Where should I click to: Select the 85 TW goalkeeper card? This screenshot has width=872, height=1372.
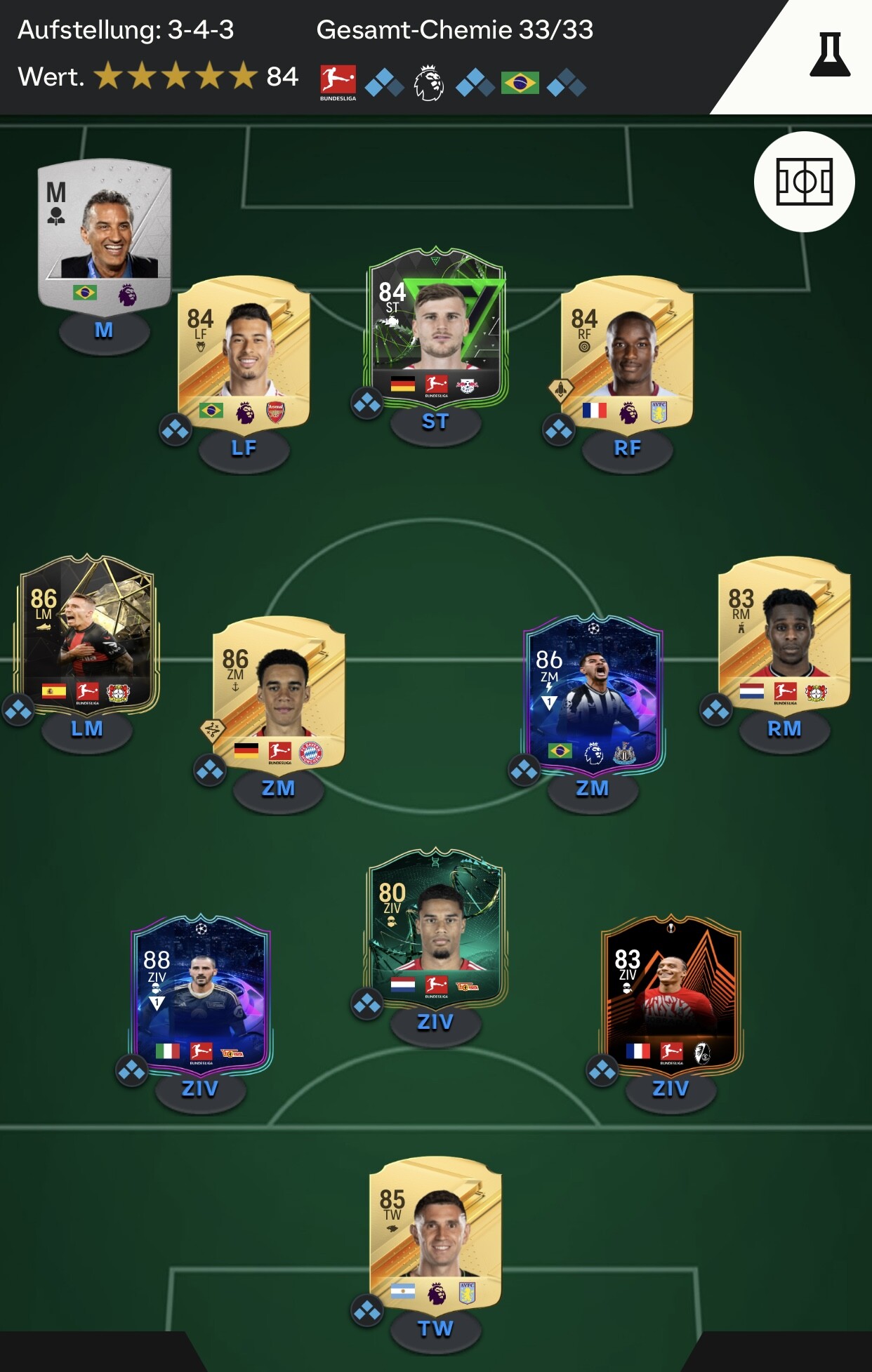(x=435, y=1234)
